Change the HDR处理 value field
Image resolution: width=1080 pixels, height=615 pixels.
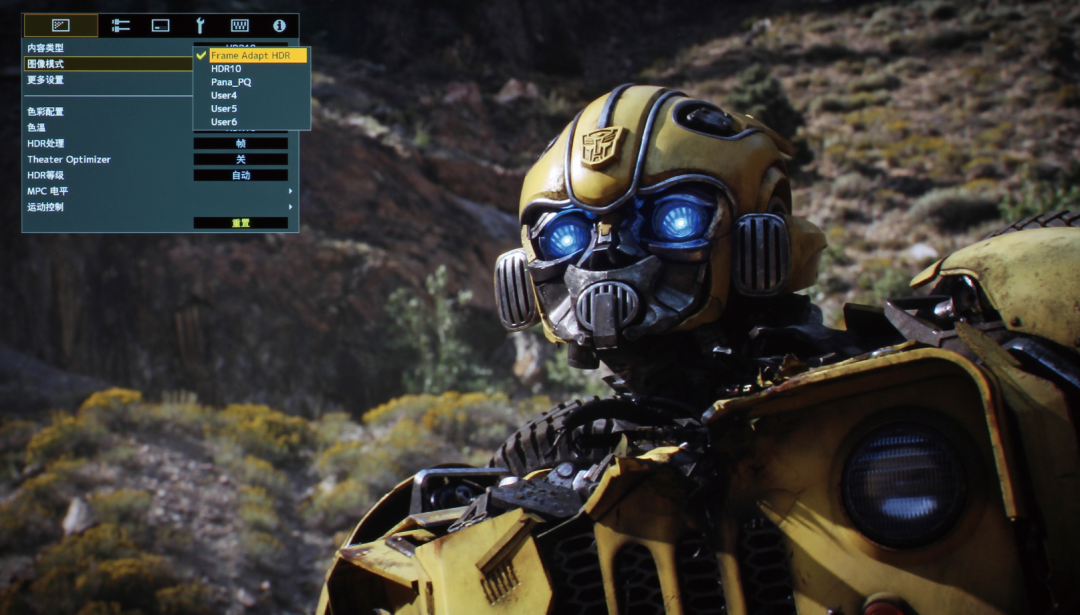pyautogui.click(x=240, y=143)
